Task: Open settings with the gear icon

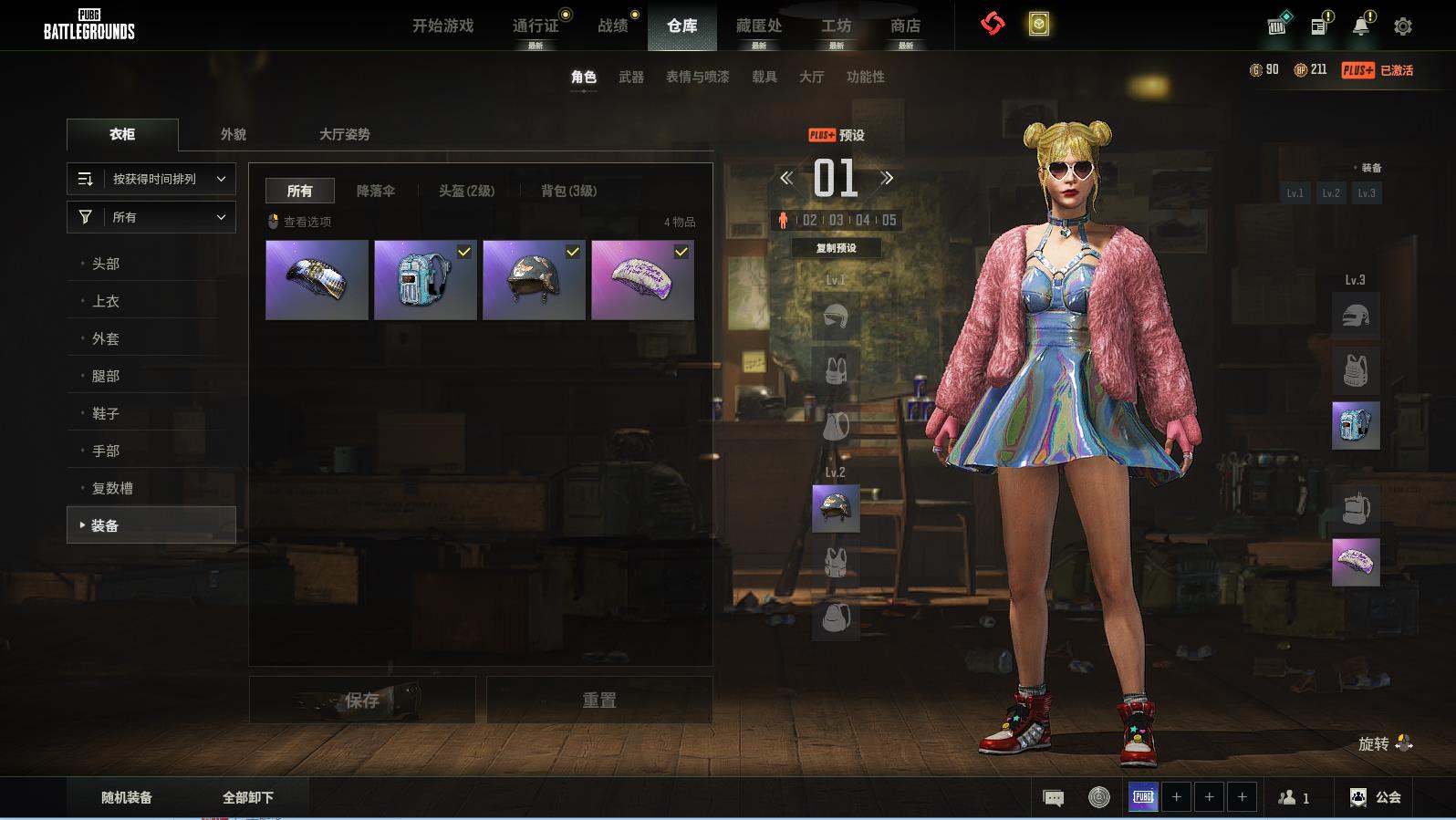Action: [1402, 26]
